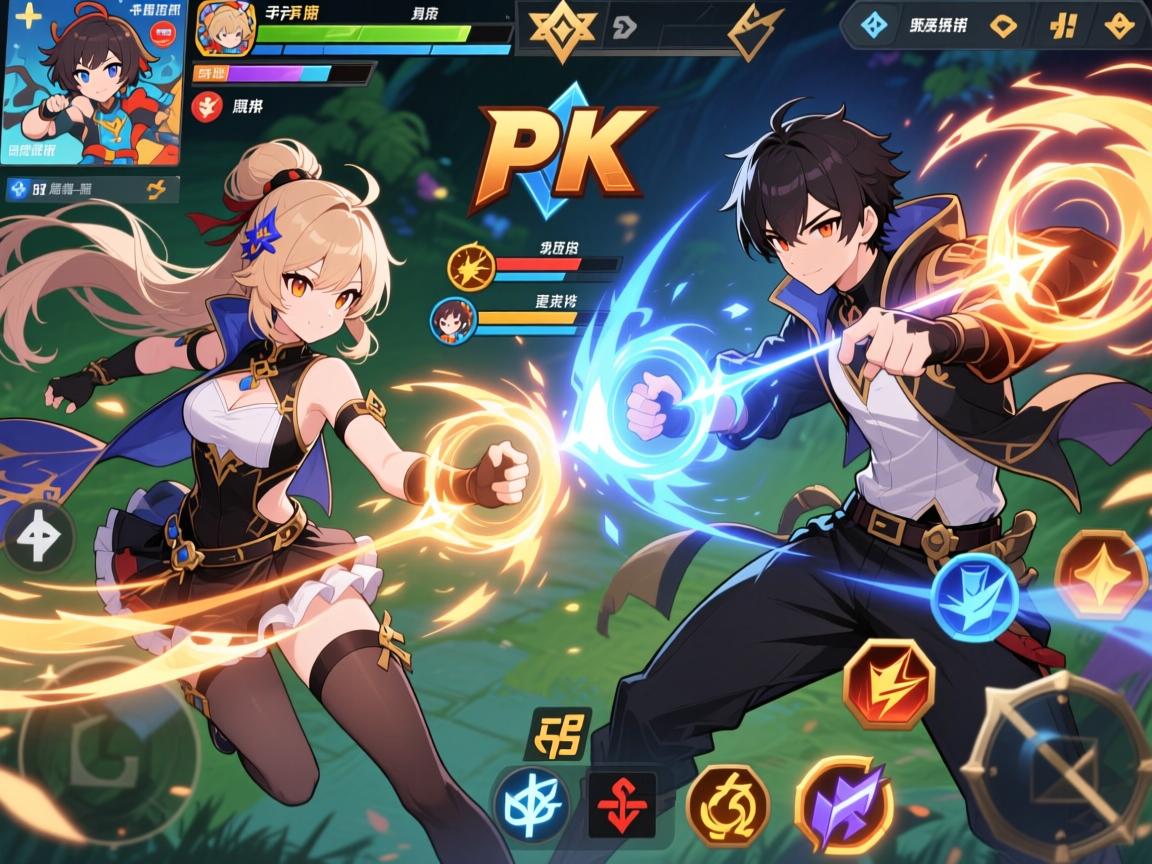This screenshot has height=864, width=1152.
Task: Tap the gray circular arrow button on the left edge
Action: click(38, 537)
